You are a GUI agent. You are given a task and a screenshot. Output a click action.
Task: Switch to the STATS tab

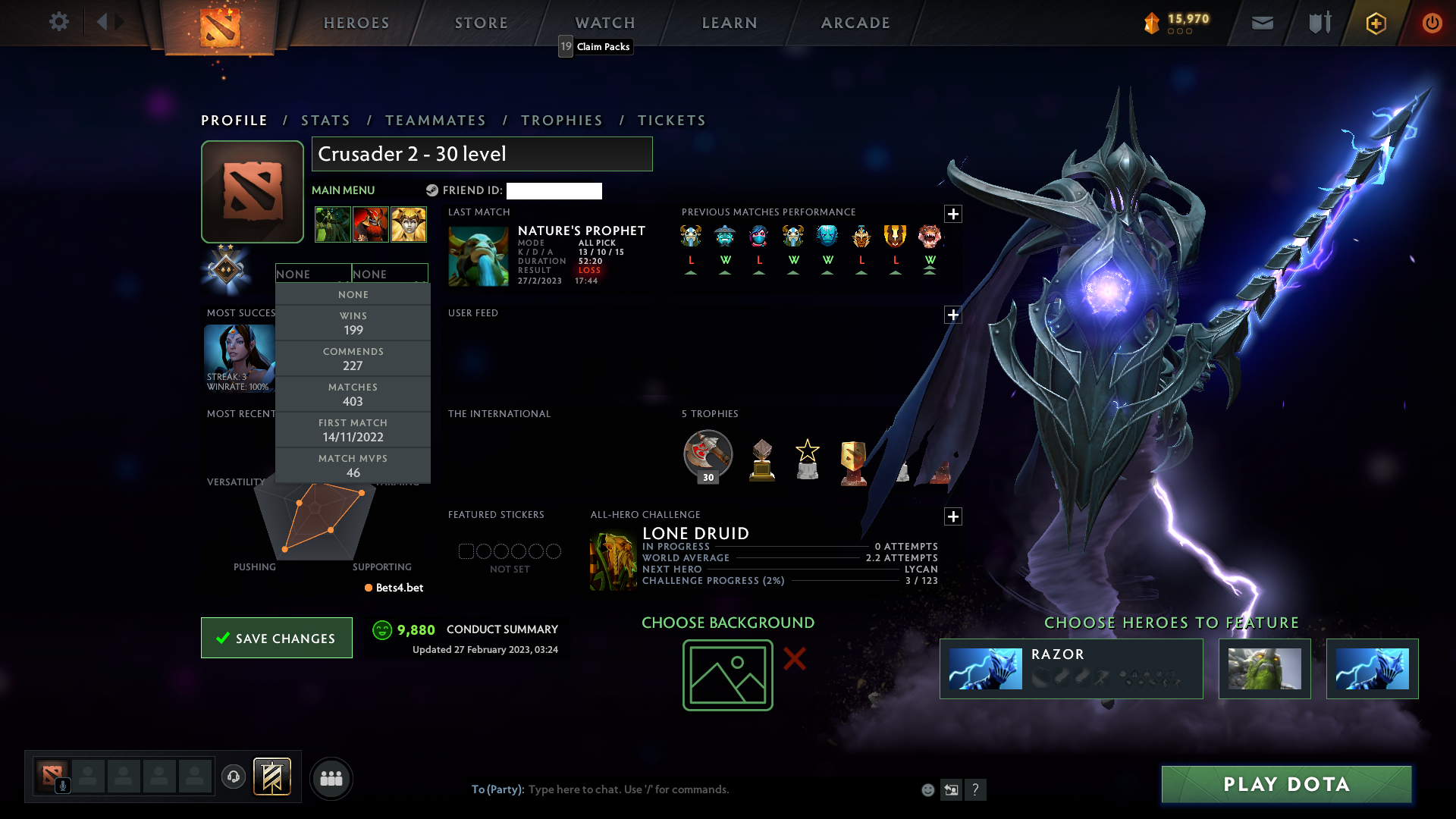pos(325,120)
